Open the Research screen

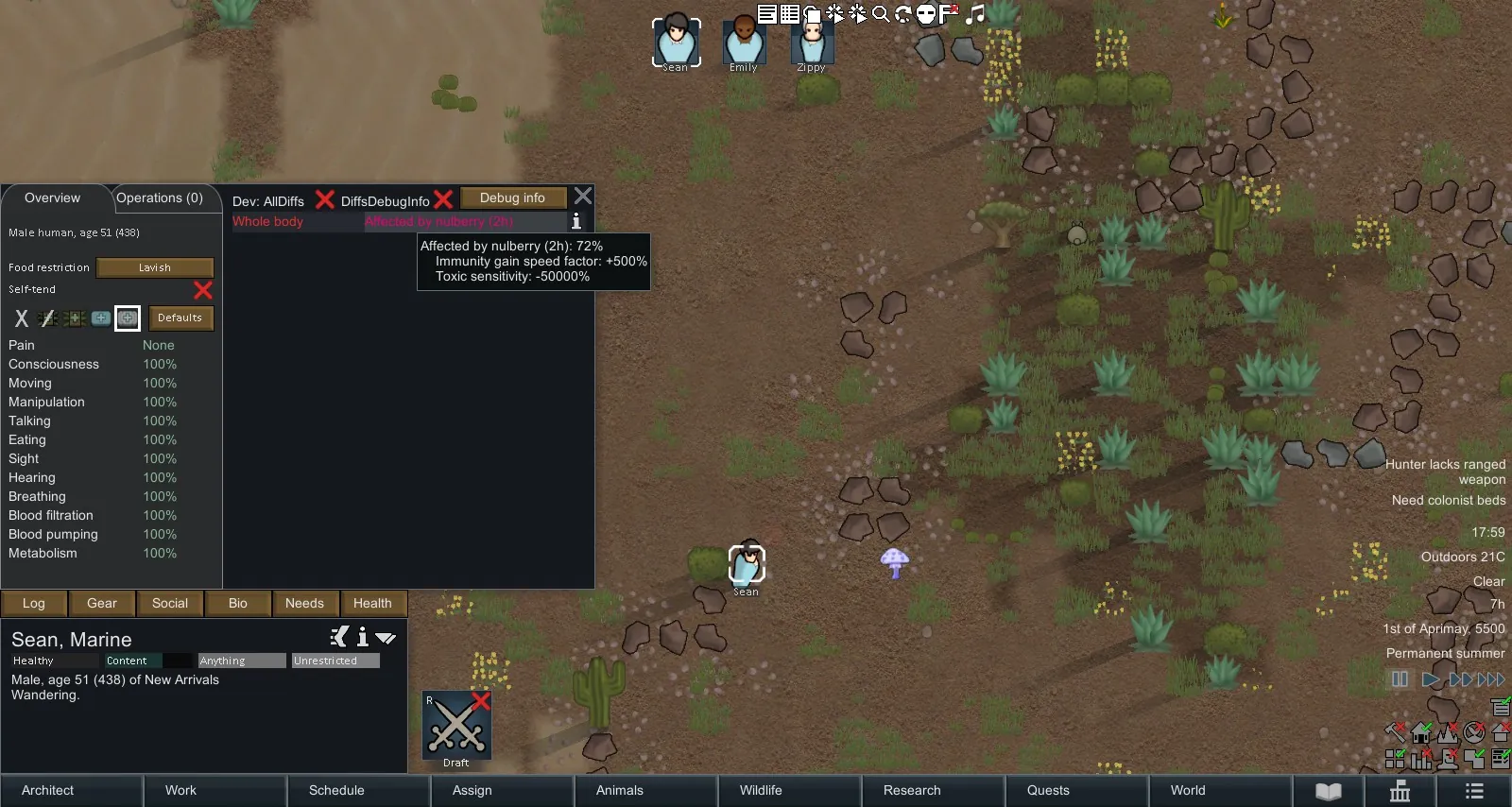912,790
